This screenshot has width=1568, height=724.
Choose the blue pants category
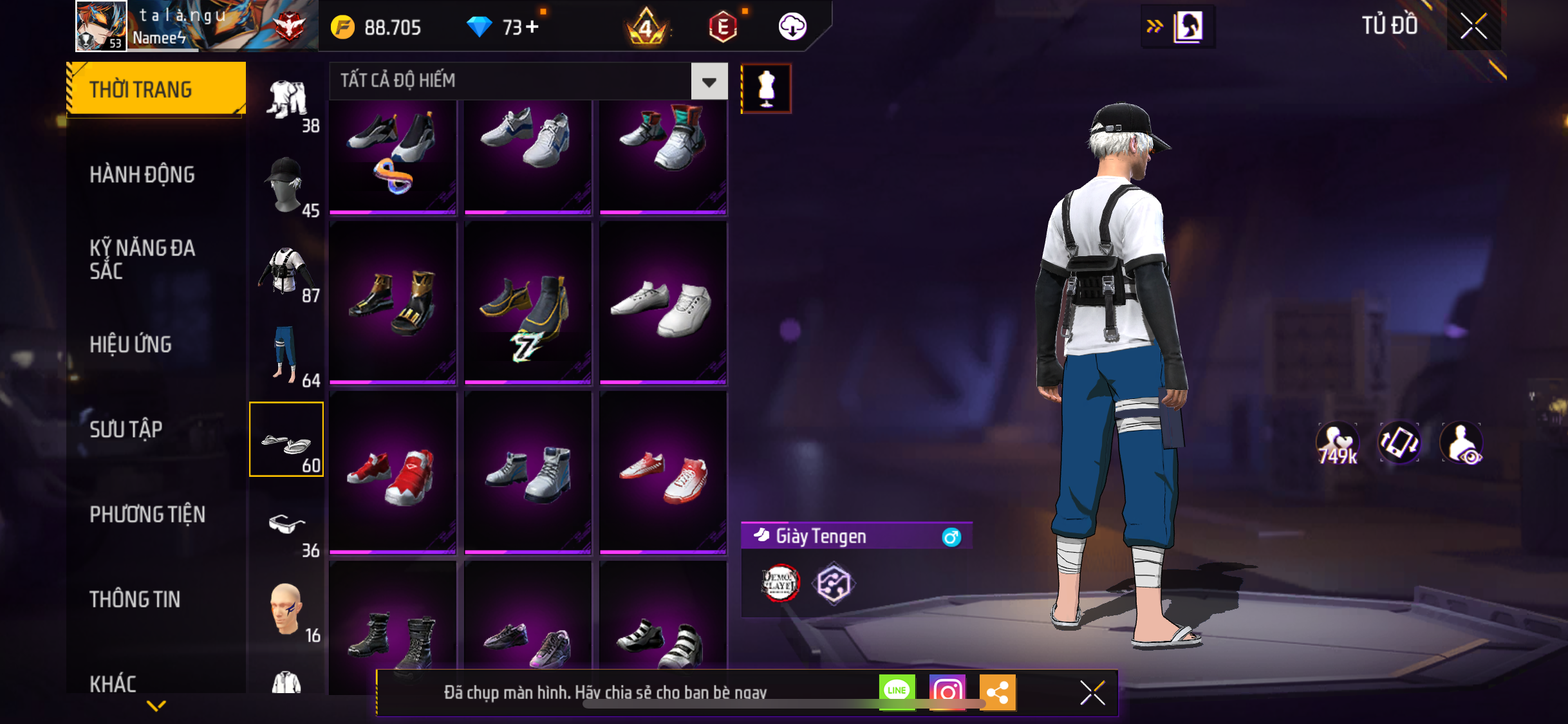click(x=286, y=356)
